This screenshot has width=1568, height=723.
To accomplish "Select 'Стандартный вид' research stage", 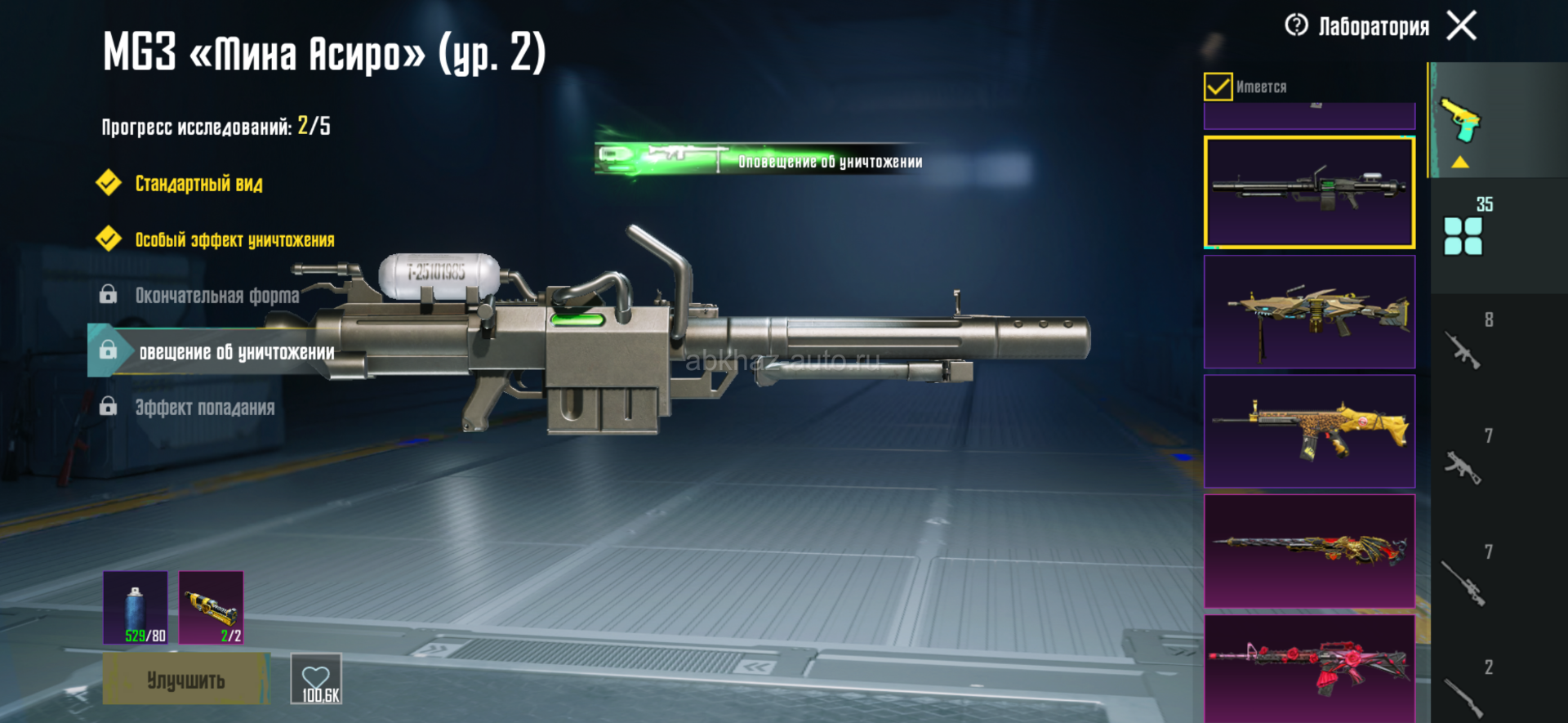I will [x=198, y=184].
